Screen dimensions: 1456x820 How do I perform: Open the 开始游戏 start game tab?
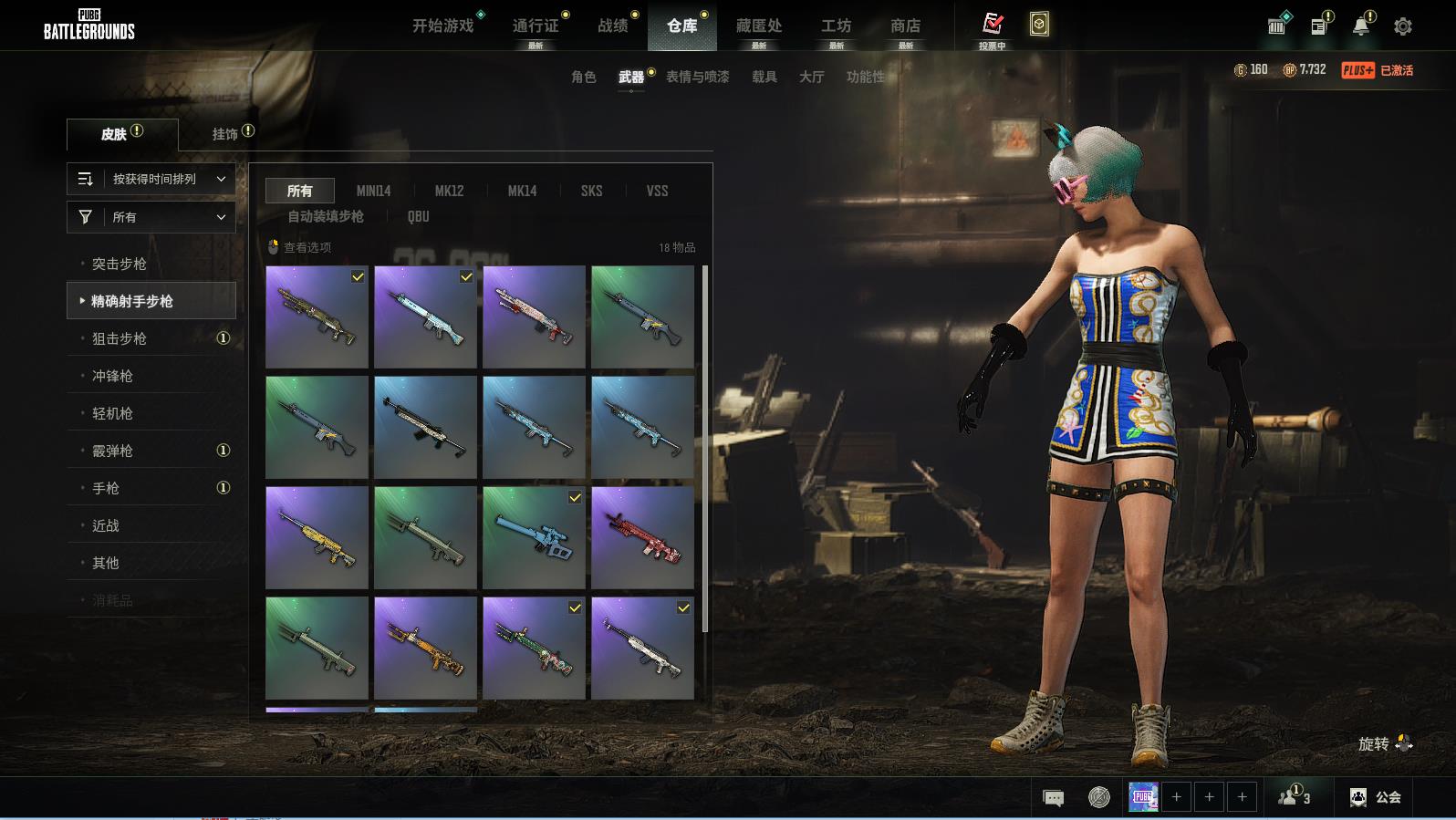[x=443, y=26]
